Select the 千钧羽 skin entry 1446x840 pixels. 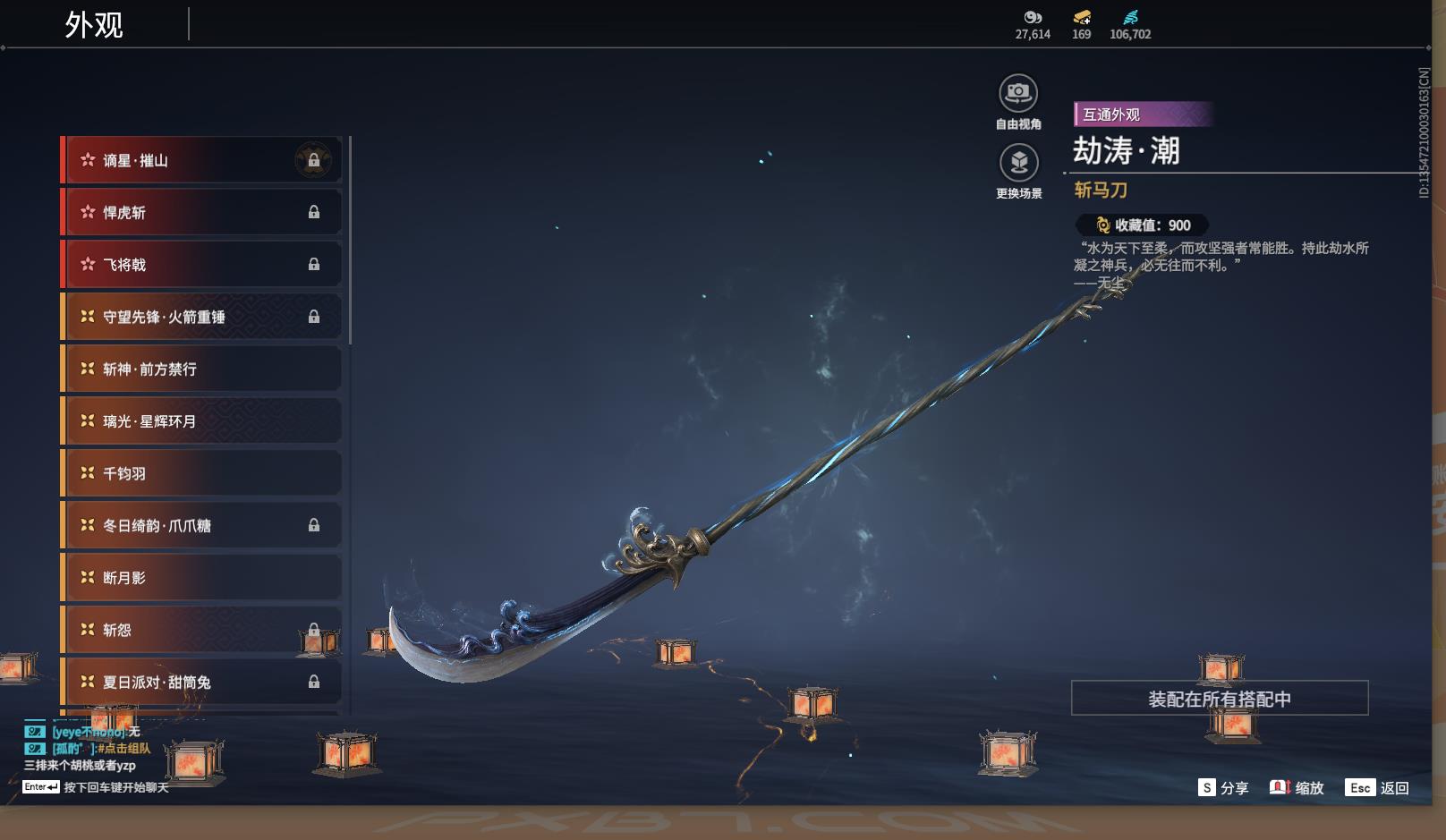click(201, 473)
